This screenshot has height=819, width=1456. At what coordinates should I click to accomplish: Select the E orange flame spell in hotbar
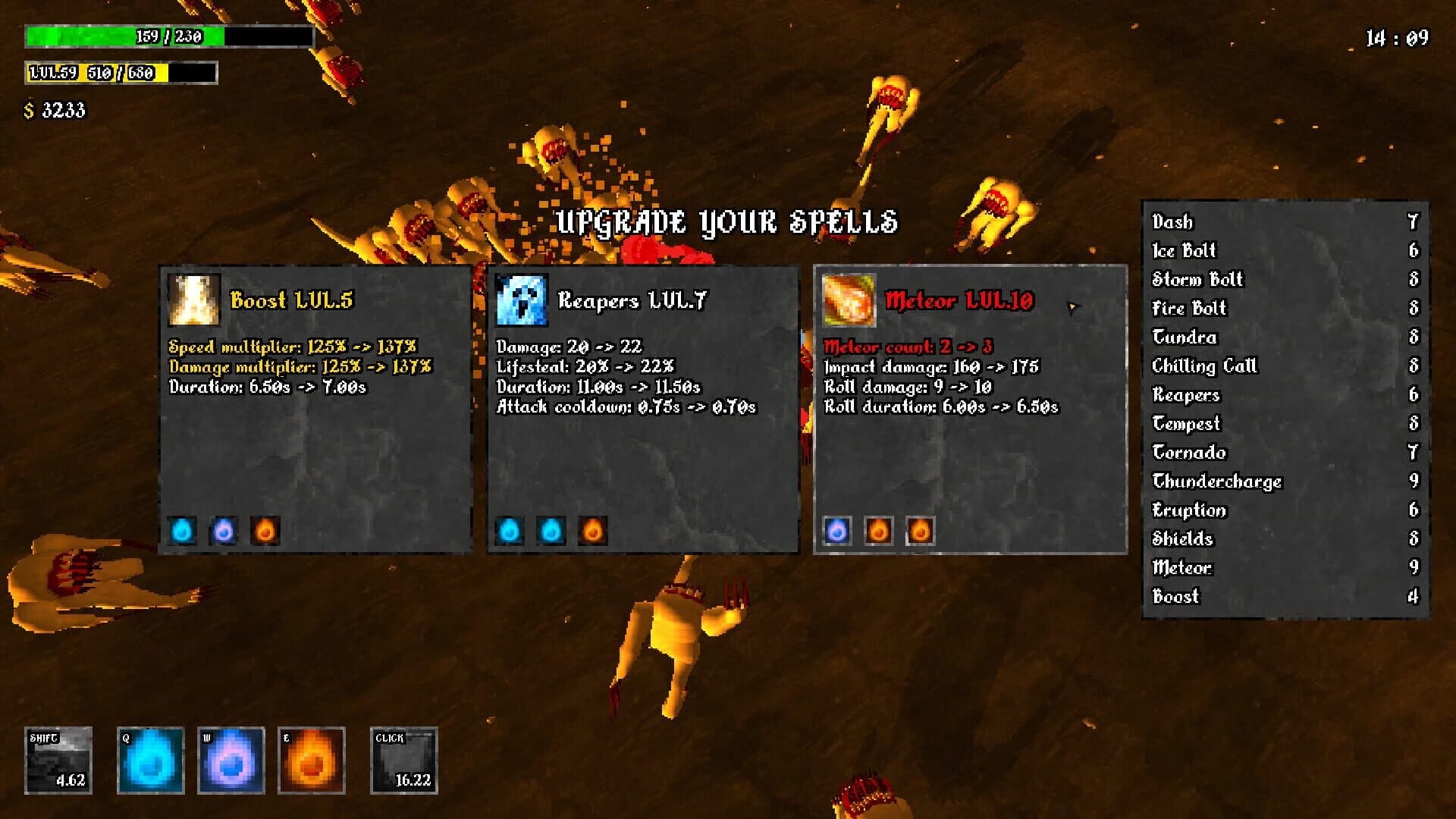click(312, 760)
